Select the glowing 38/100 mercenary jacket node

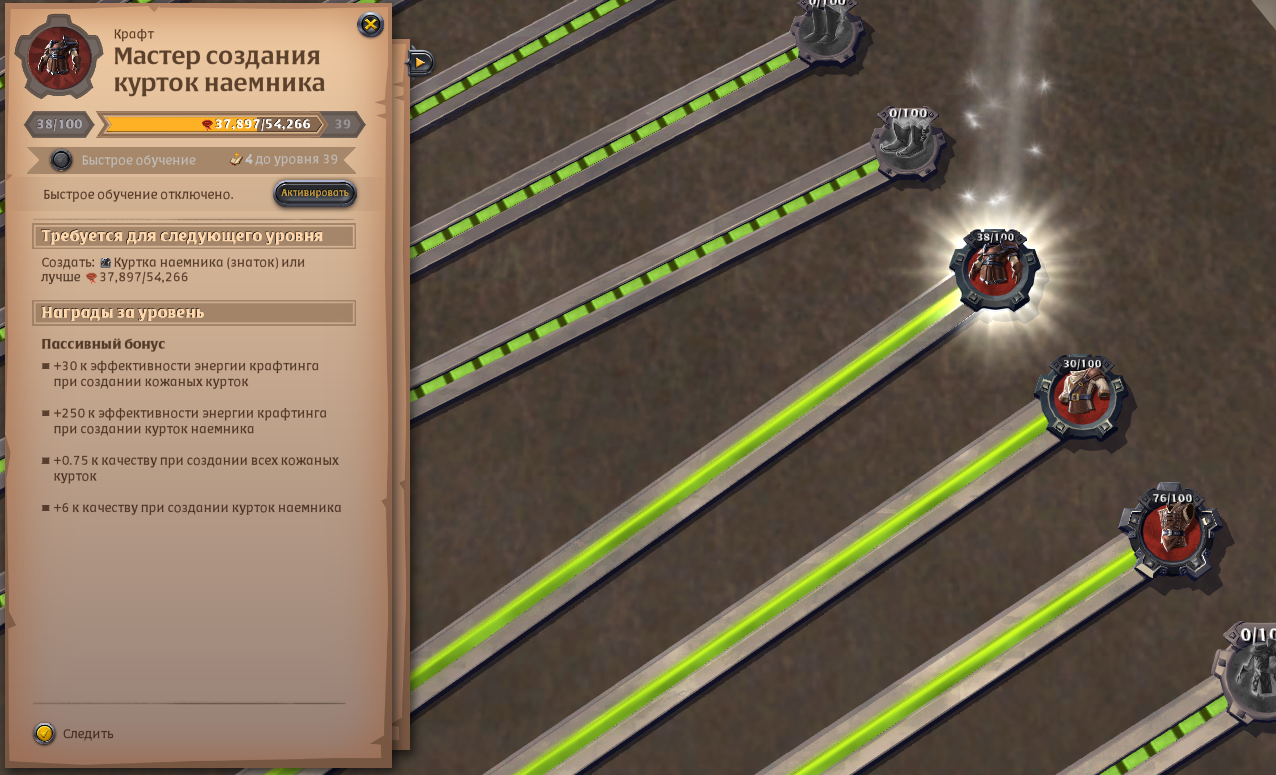pos(994,270)
